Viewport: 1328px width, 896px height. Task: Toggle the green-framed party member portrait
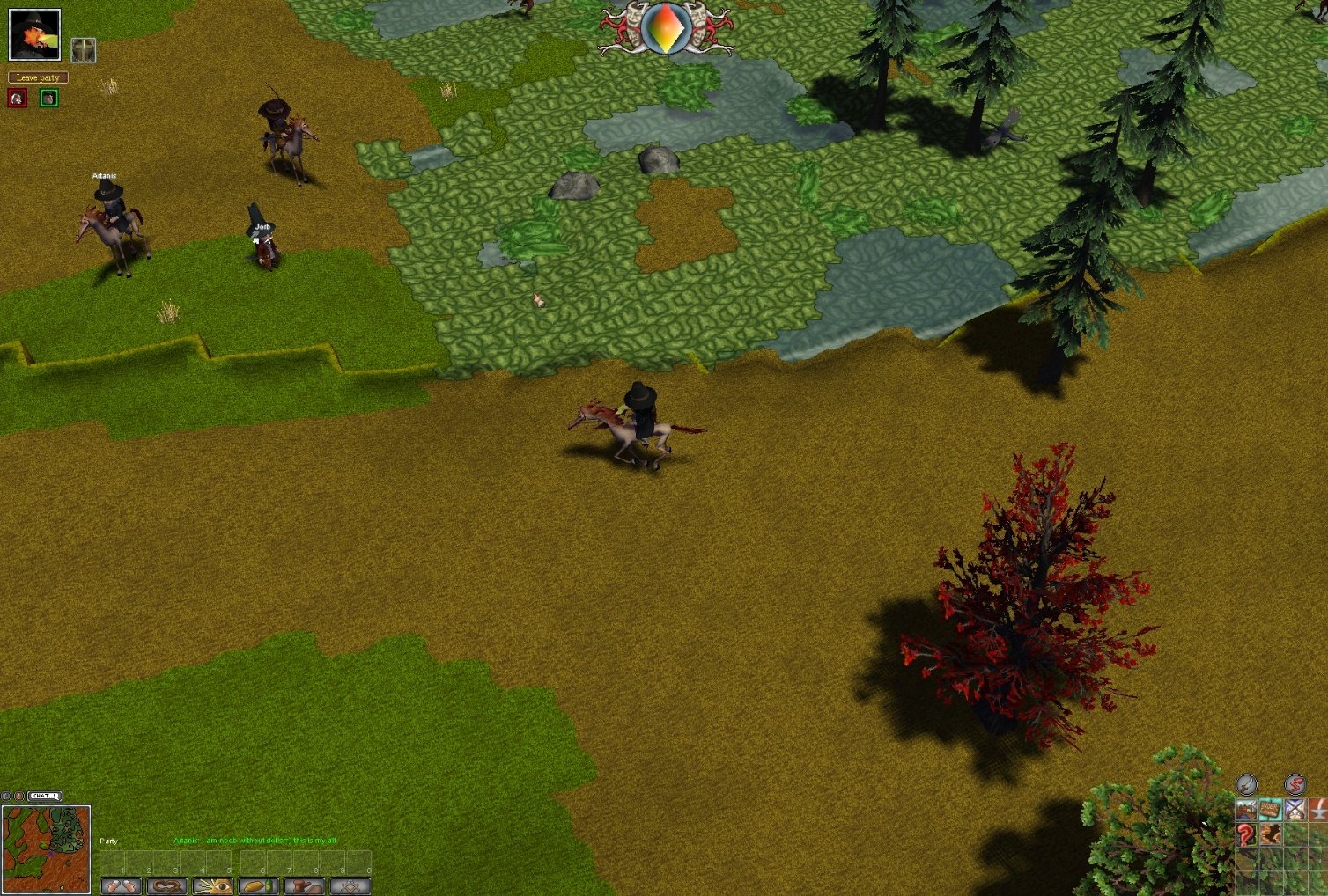coord(48,98)
